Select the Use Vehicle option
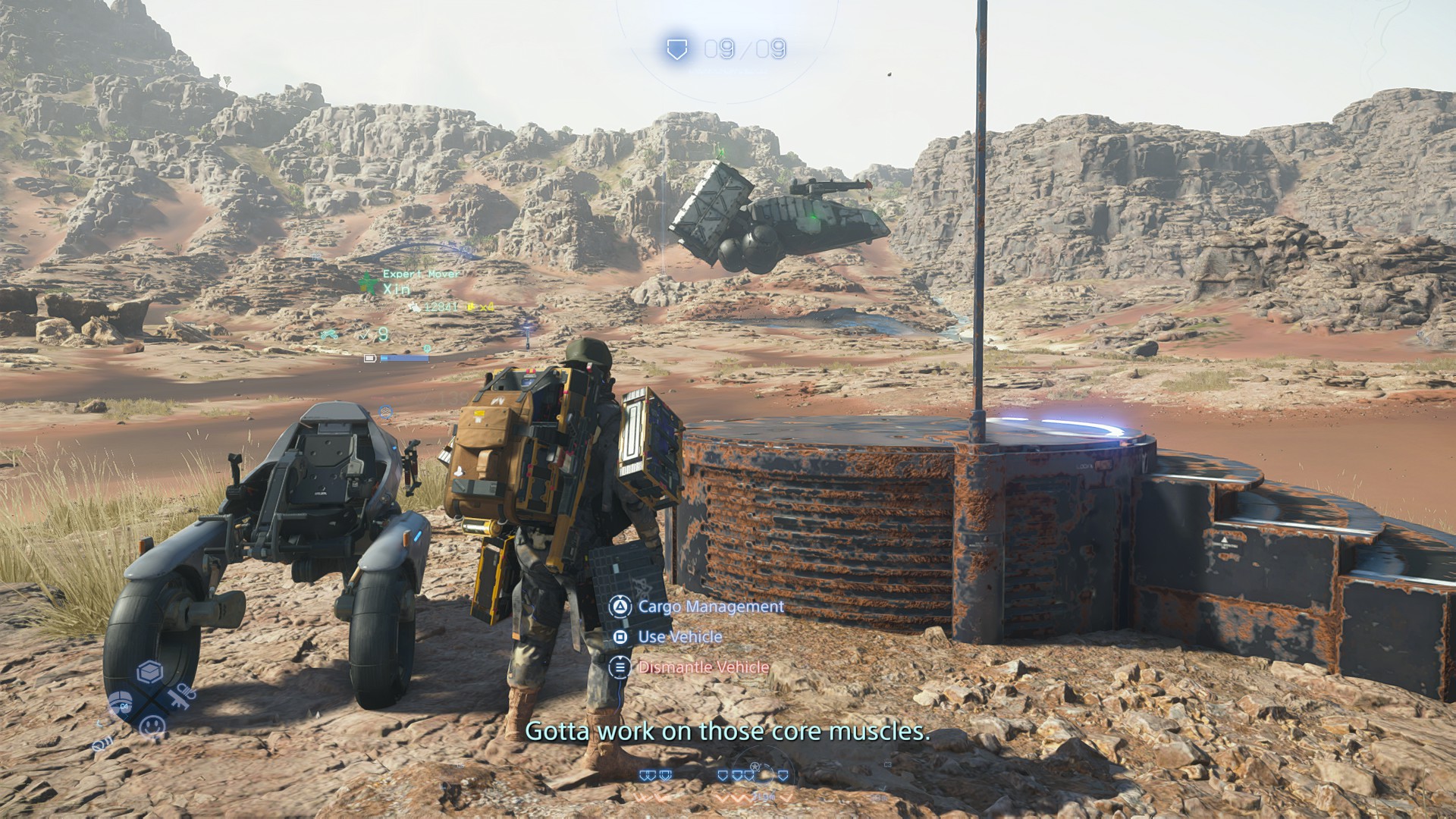The height and width of the screenshot is (819, 1456). pyautogui.click(x=679, y=637)
